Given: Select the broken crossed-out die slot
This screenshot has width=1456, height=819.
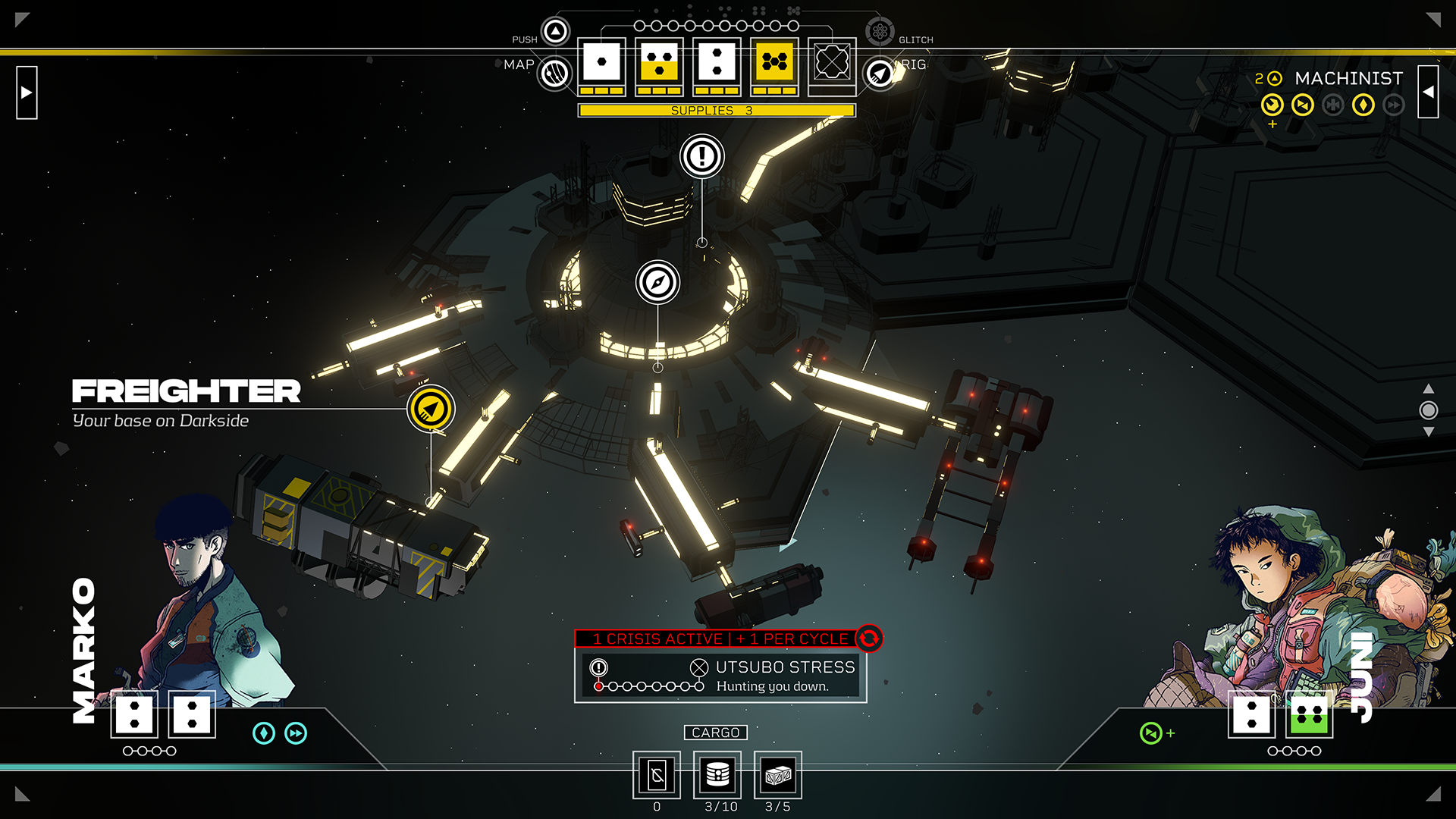Looking at the screenshot, I should pyautogui.click(x=832, y=62).
